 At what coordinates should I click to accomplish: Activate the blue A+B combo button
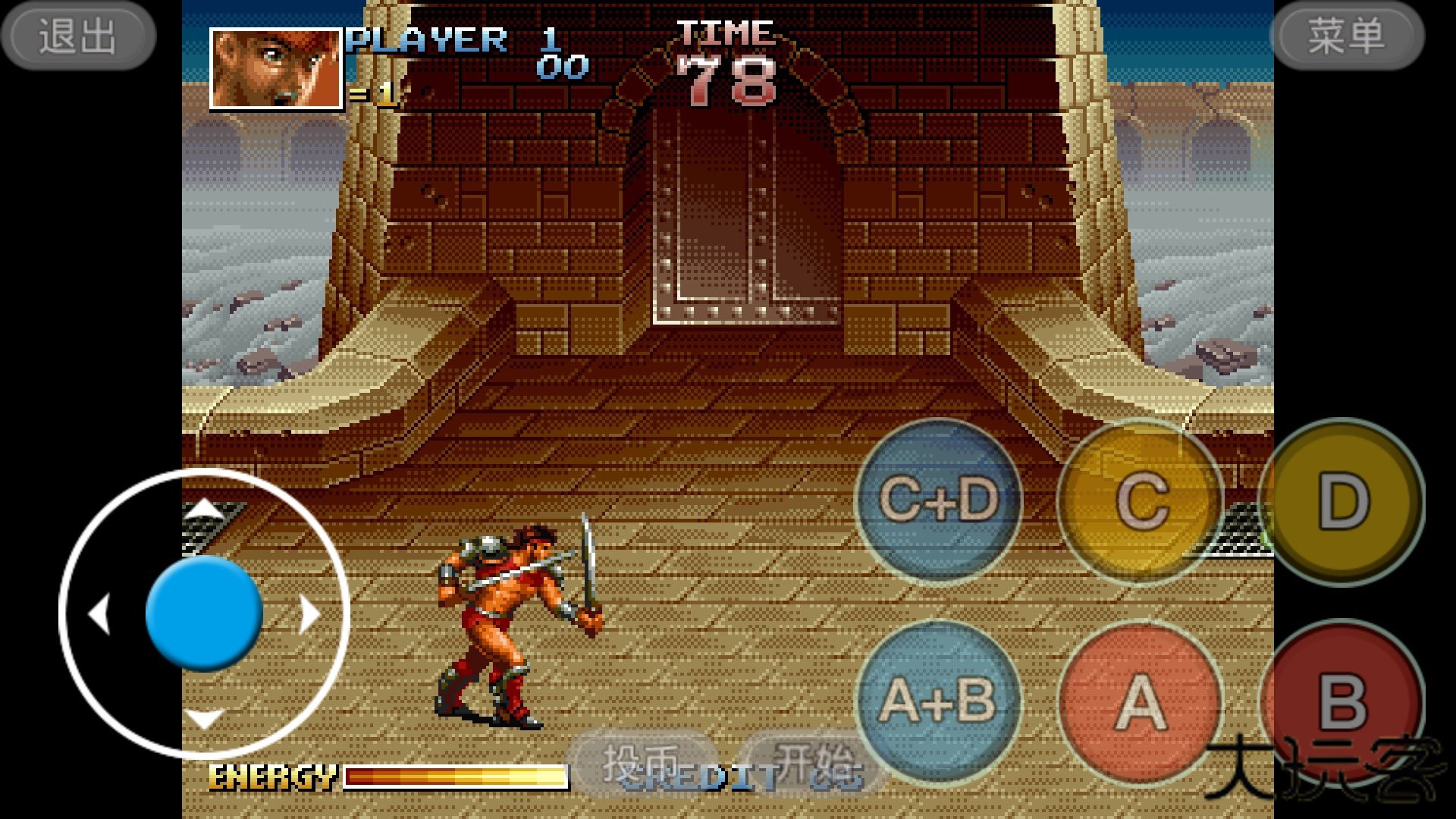tap(939, 701)
